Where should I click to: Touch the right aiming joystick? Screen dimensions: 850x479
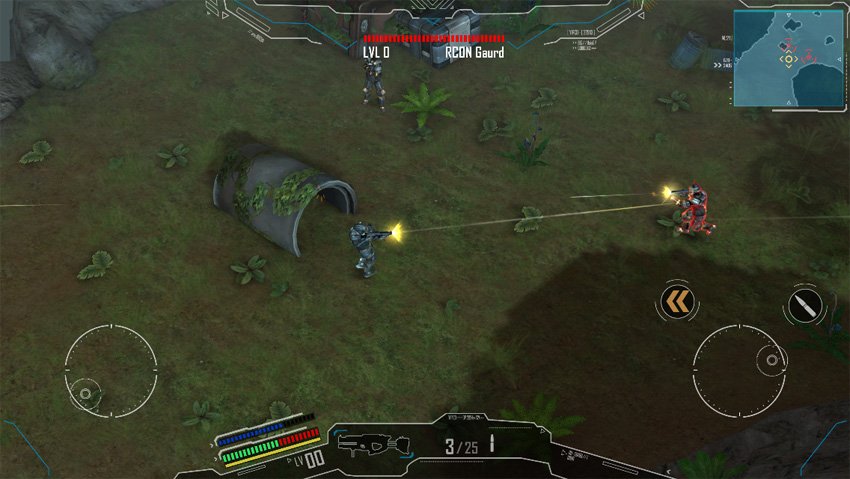(x=738, y=366)
